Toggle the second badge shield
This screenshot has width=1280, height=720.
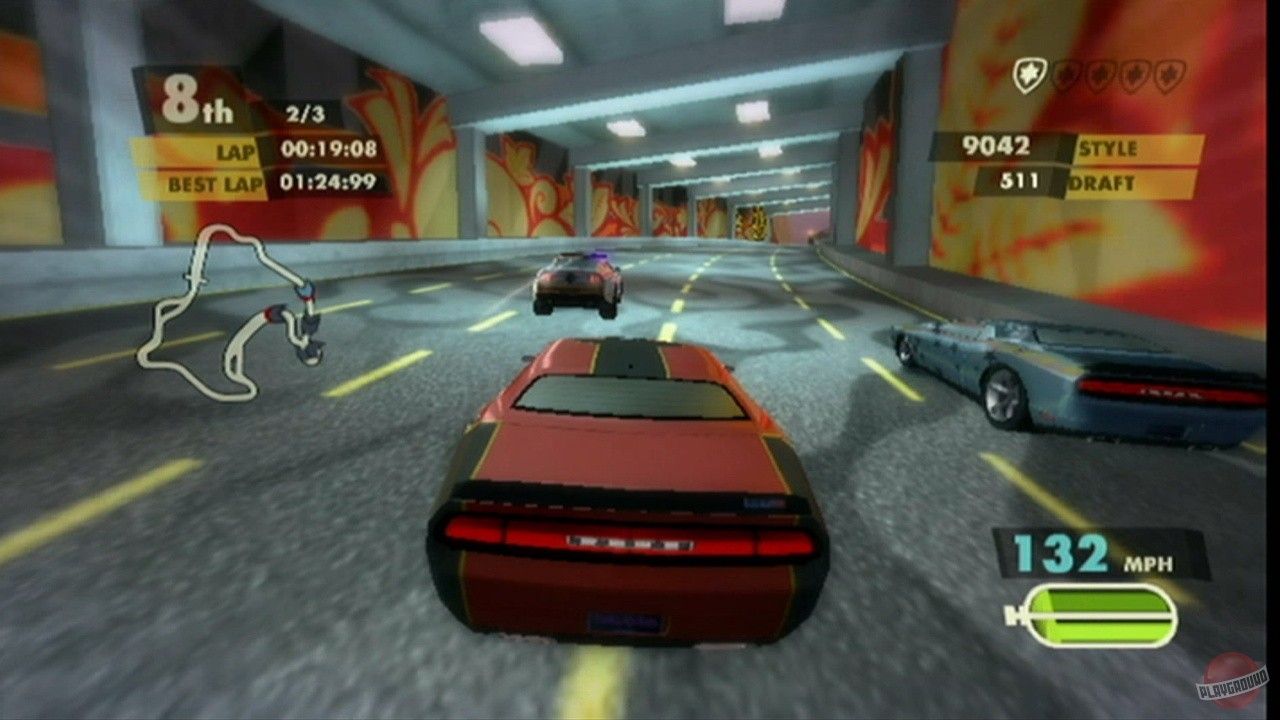(x=1066, y=74)
